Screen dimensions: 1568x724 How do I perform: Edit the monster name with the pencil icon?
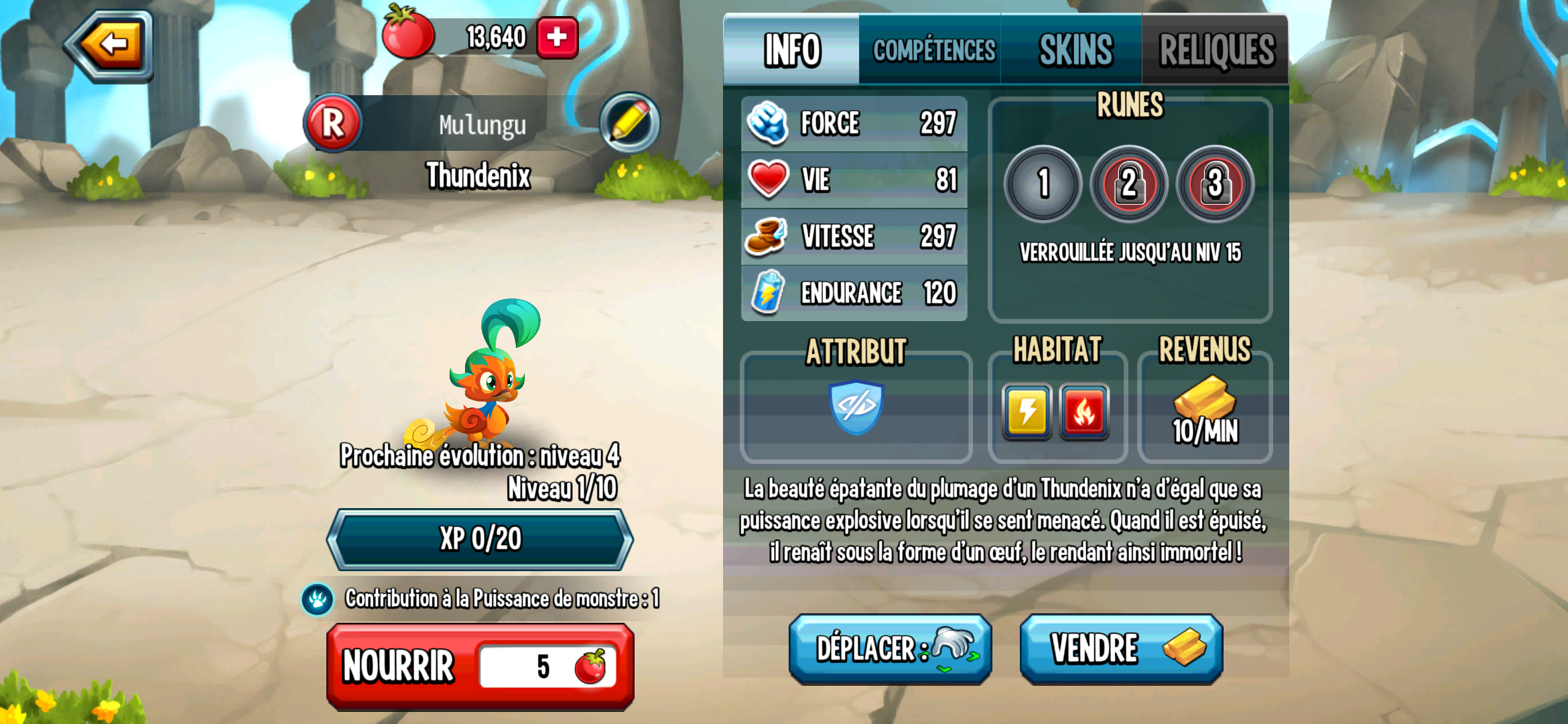629,123
